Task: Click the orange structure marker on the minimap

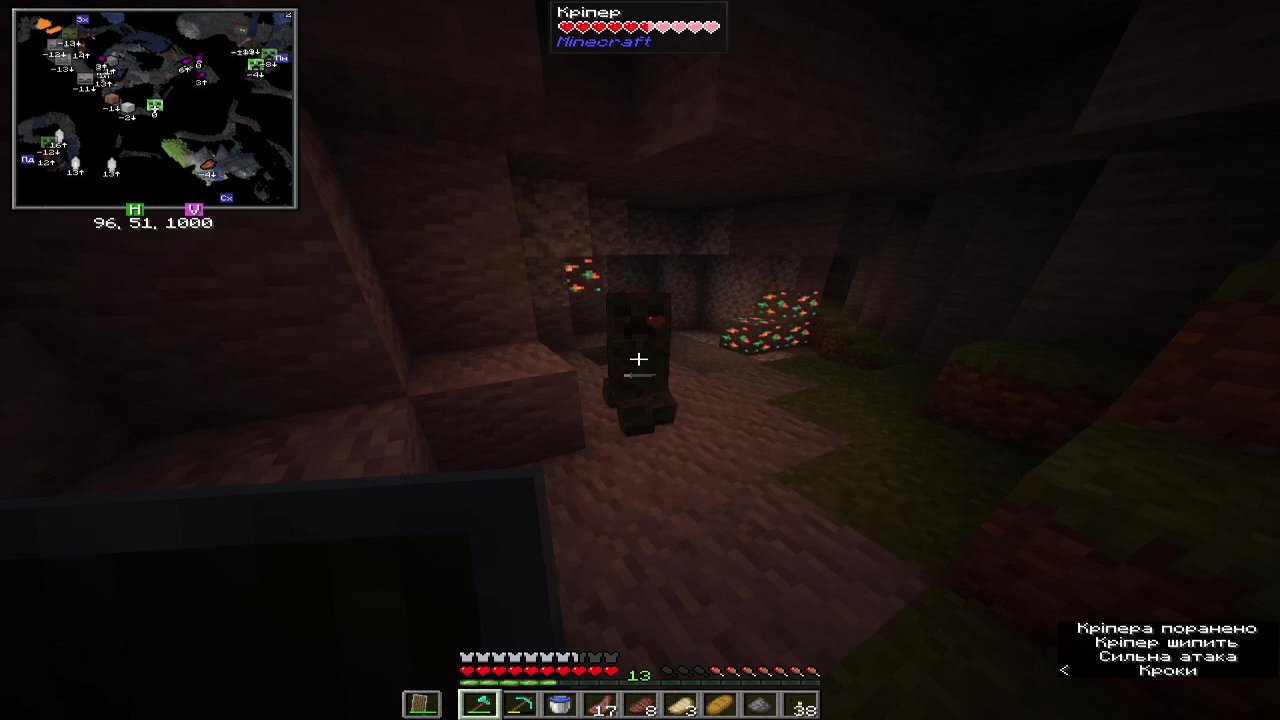Action: tap(207, 164)
